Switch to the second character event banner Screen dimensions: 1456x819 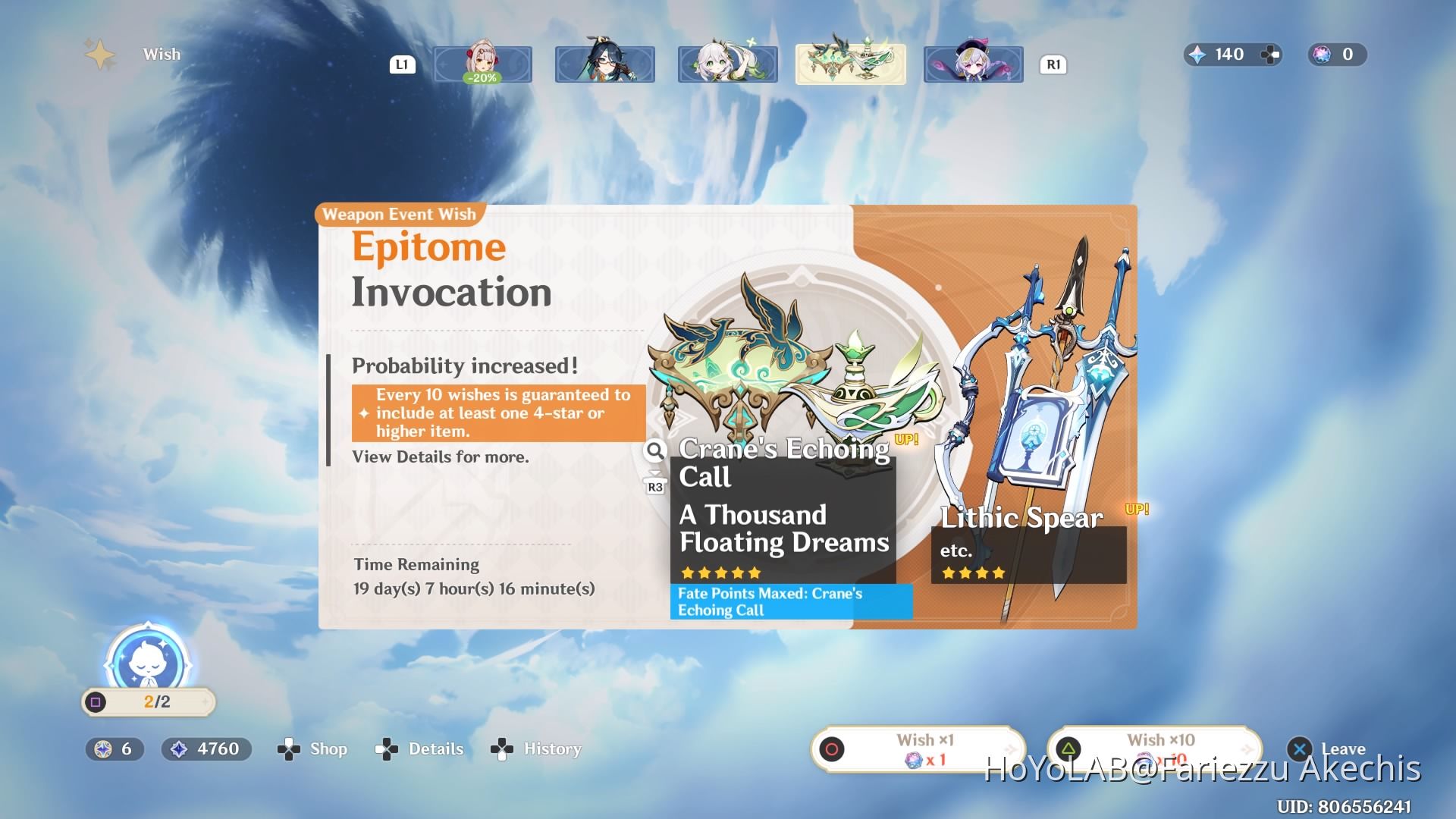(x=604, y=64)
